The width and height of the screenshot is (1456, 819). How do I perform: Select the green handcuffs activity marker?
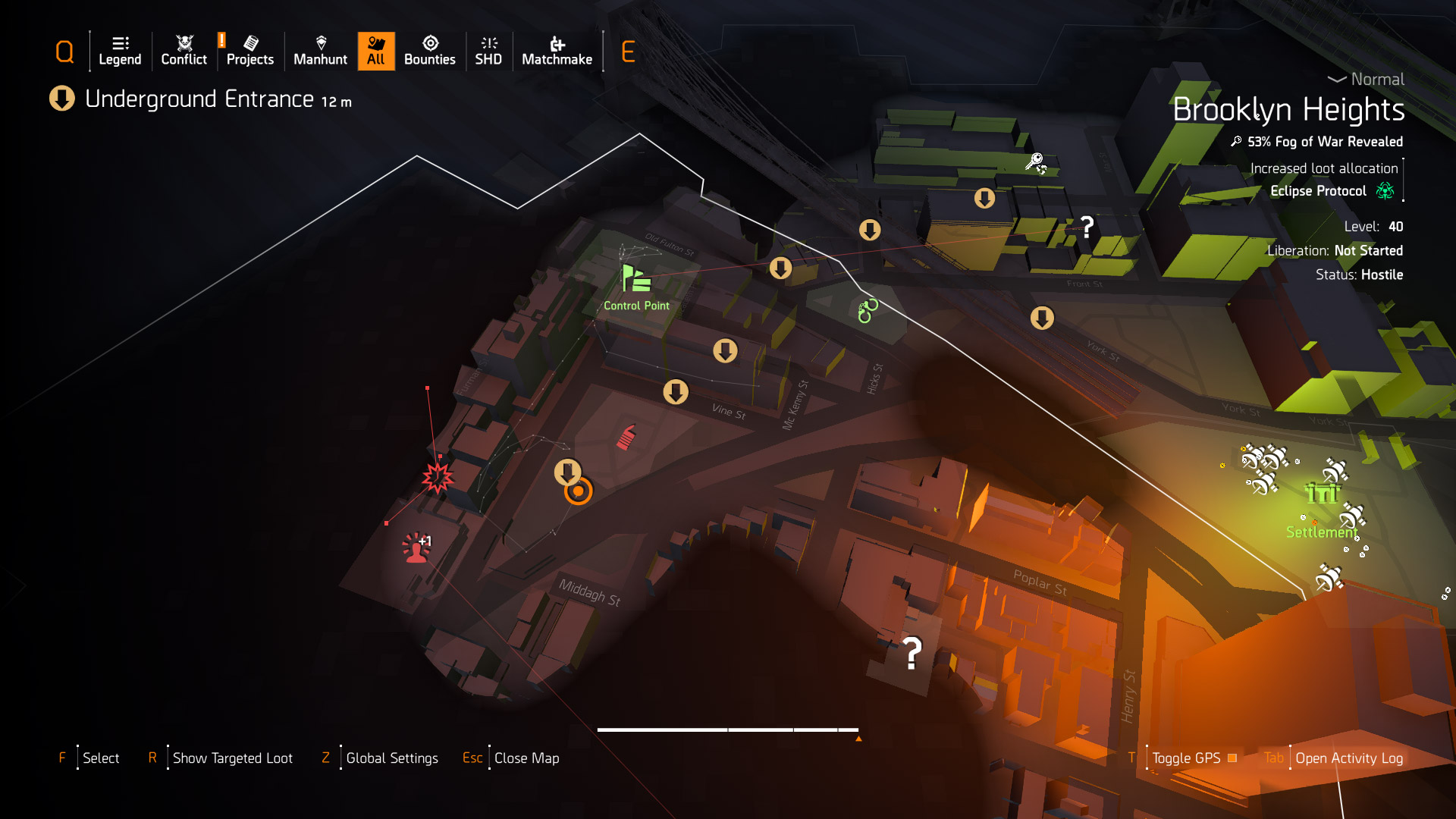tap(868, 310)
